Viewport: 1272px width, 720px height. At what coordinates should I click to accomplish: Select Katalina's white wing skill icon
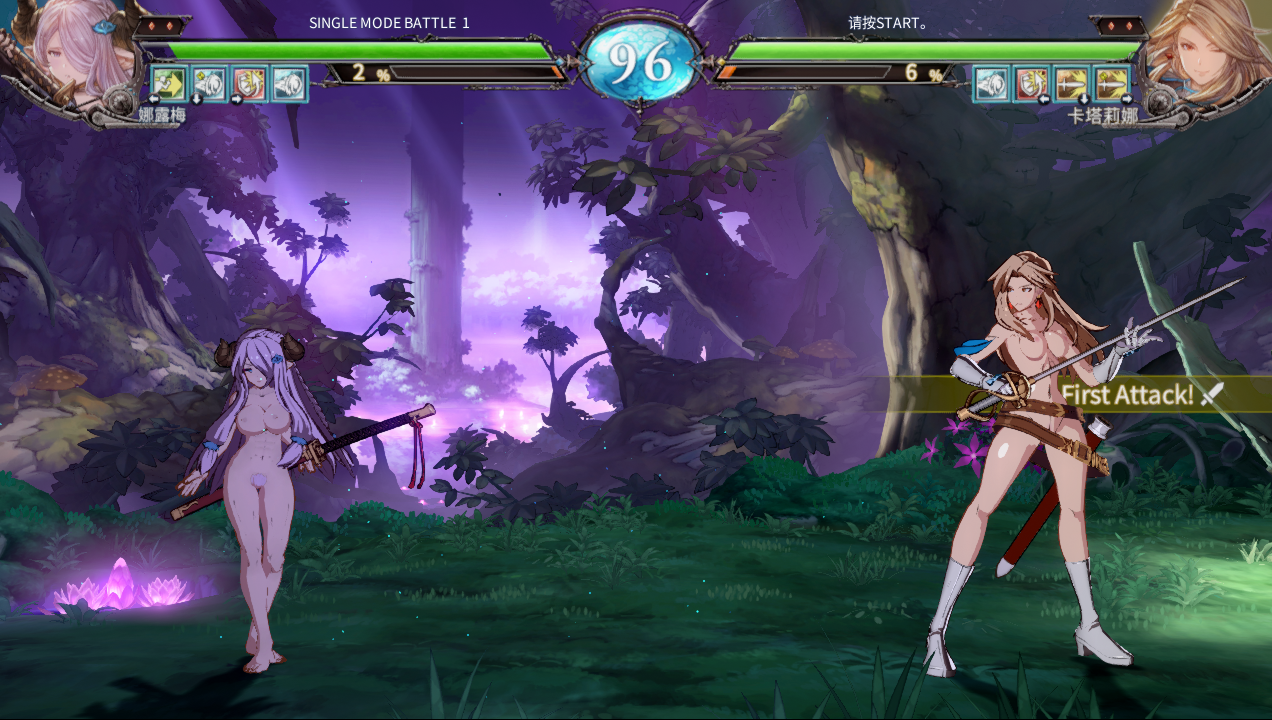(992, 84)
